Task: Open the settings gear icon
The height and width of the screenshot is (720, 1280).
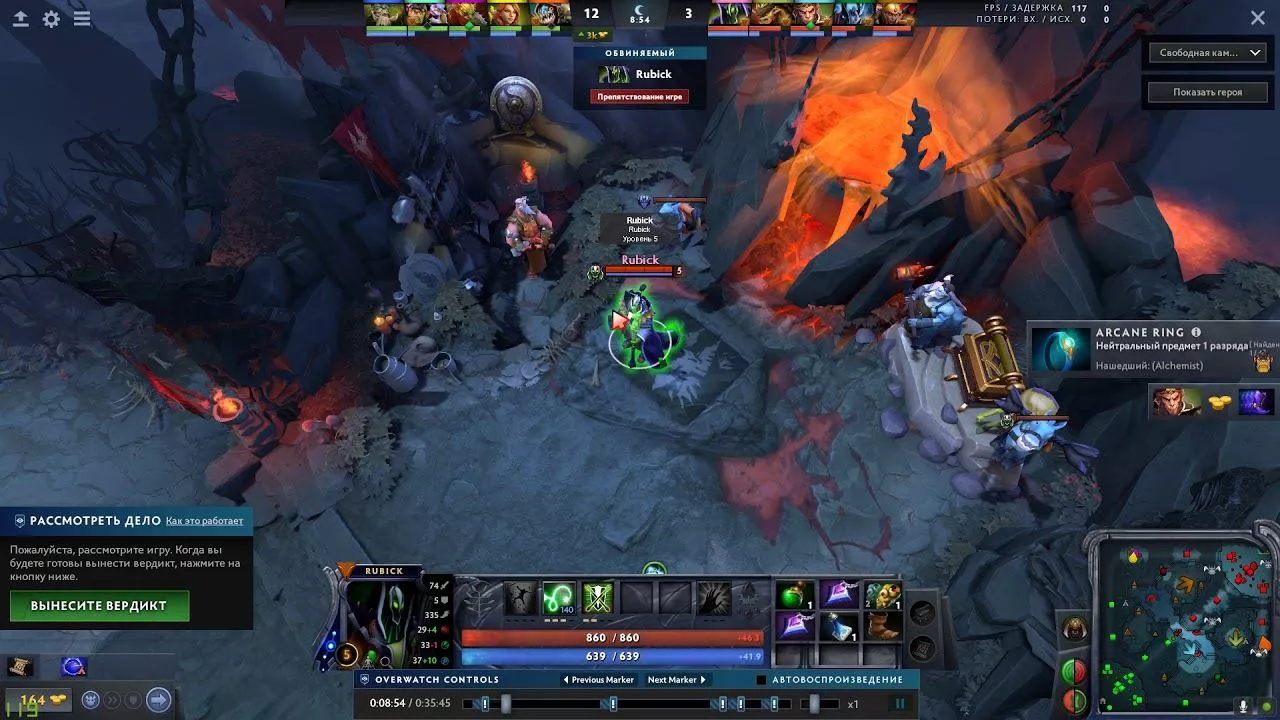Action: [51, 19]
